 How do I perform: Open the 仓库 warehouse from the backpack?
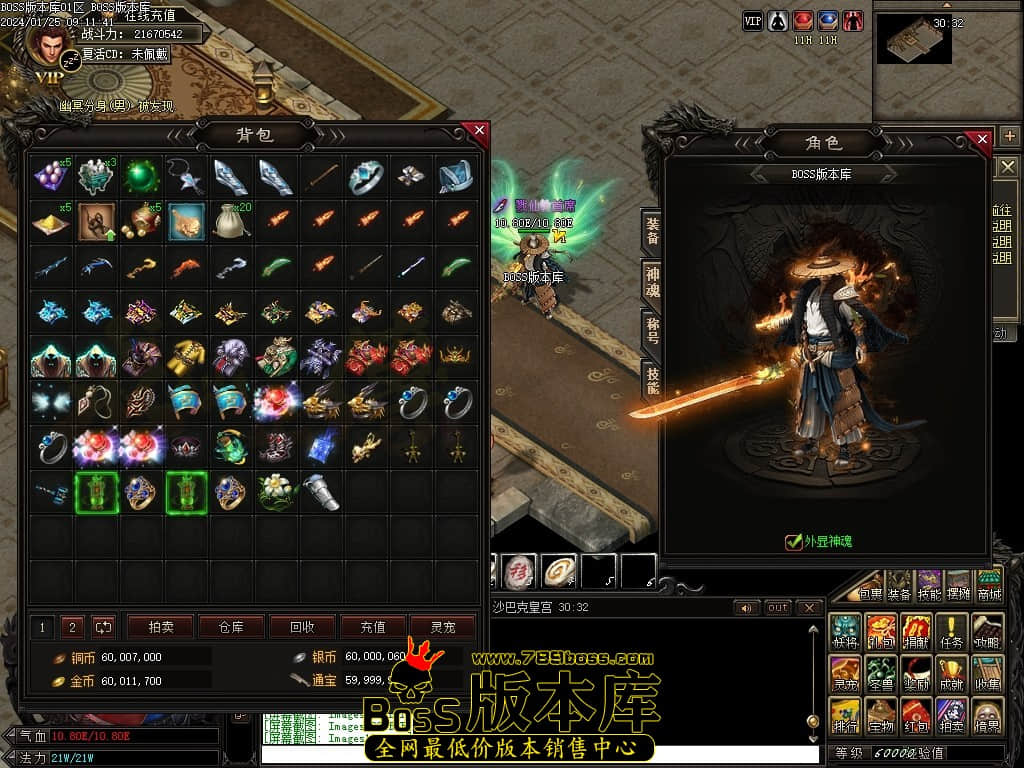[231, 627]
